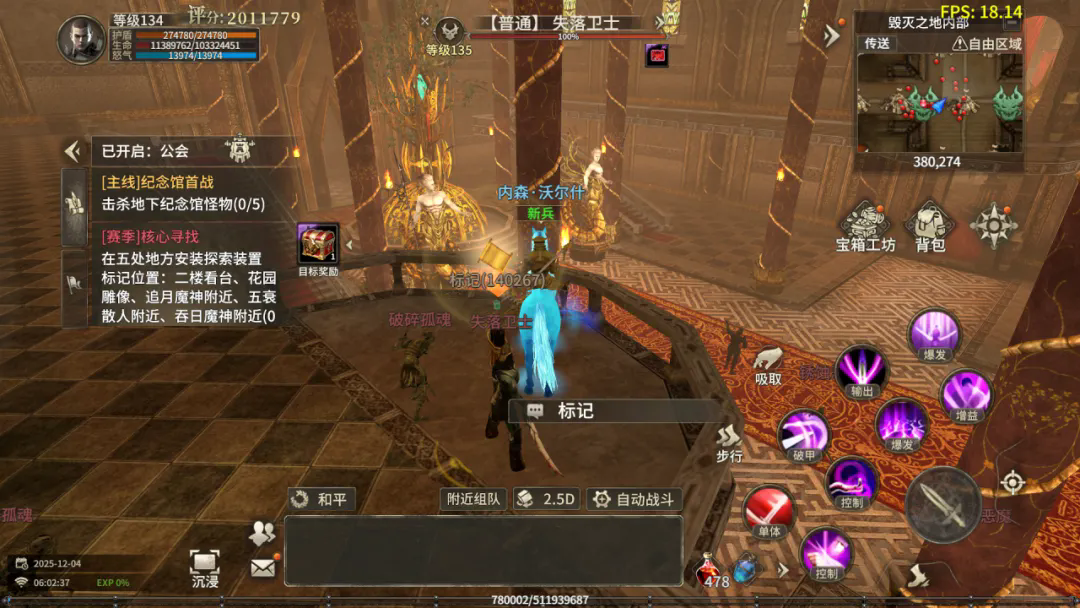Open the 背包 backpack

coord(929,227)
